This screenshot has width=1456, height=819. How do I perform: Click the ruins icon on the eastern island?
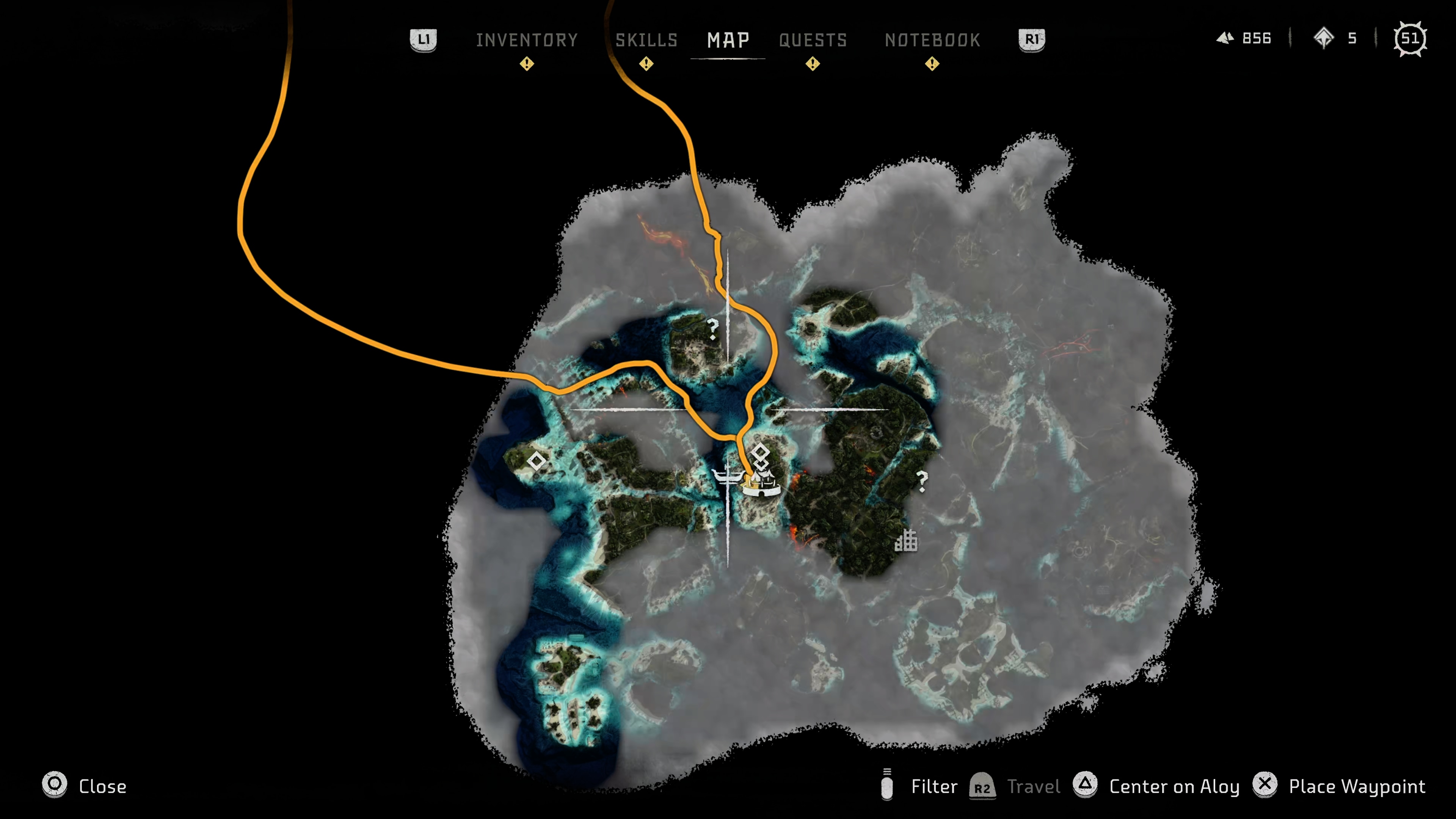(x=906, y=541)
